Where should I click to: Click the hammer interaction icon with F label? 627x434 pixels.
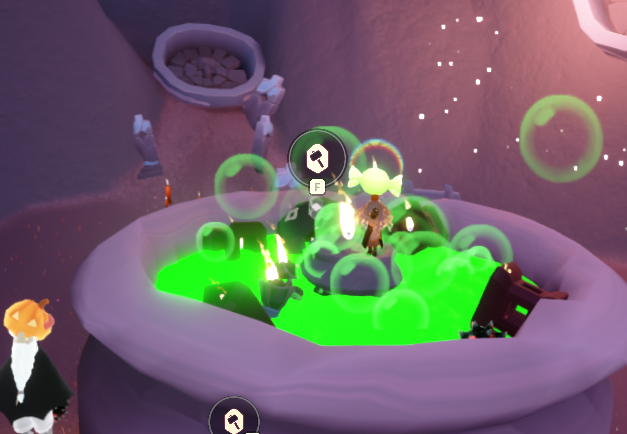click(317, 157)
